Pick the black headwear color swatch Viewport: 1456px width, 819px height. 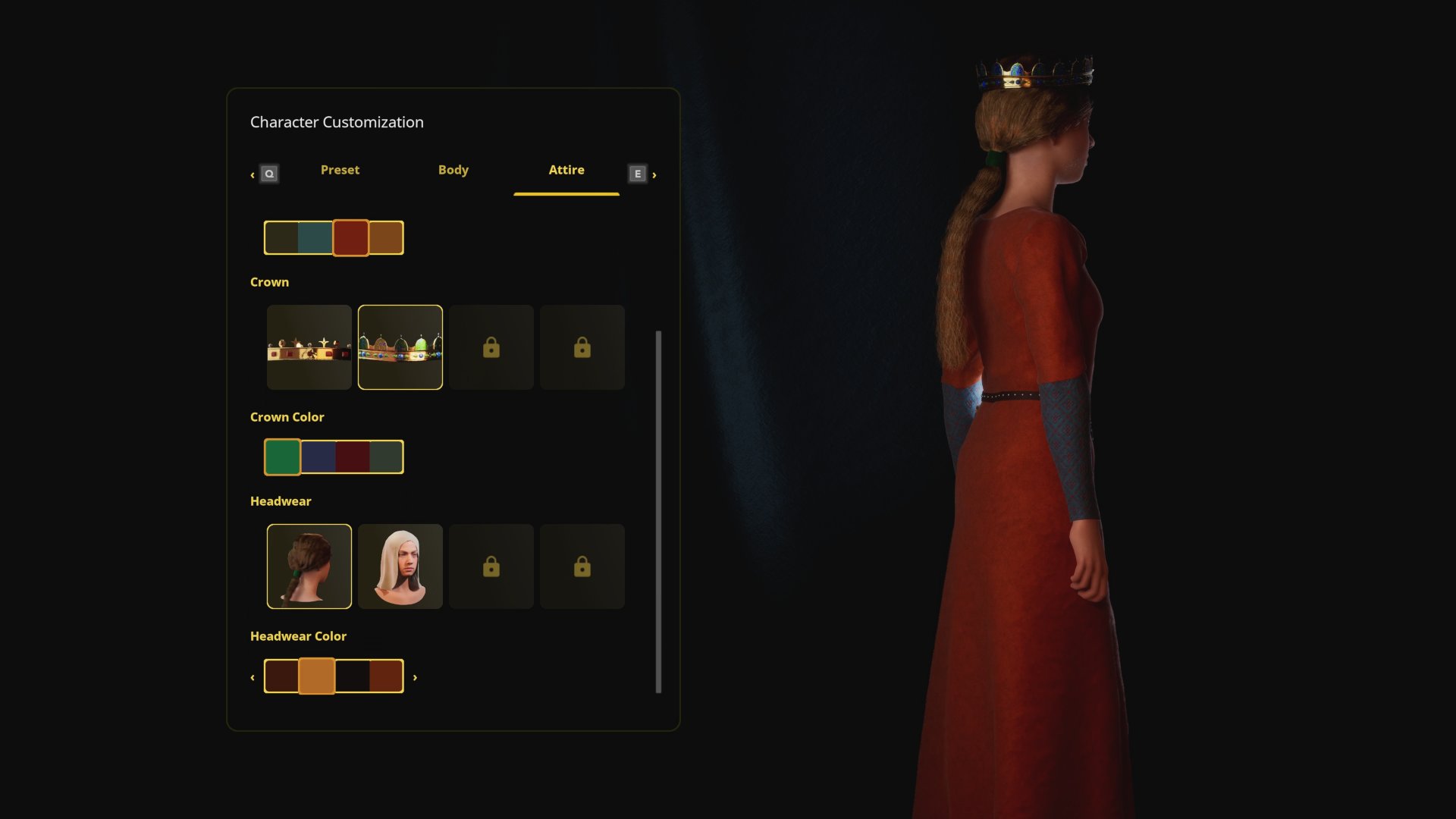pyautogui.click(x=353, y=676)
